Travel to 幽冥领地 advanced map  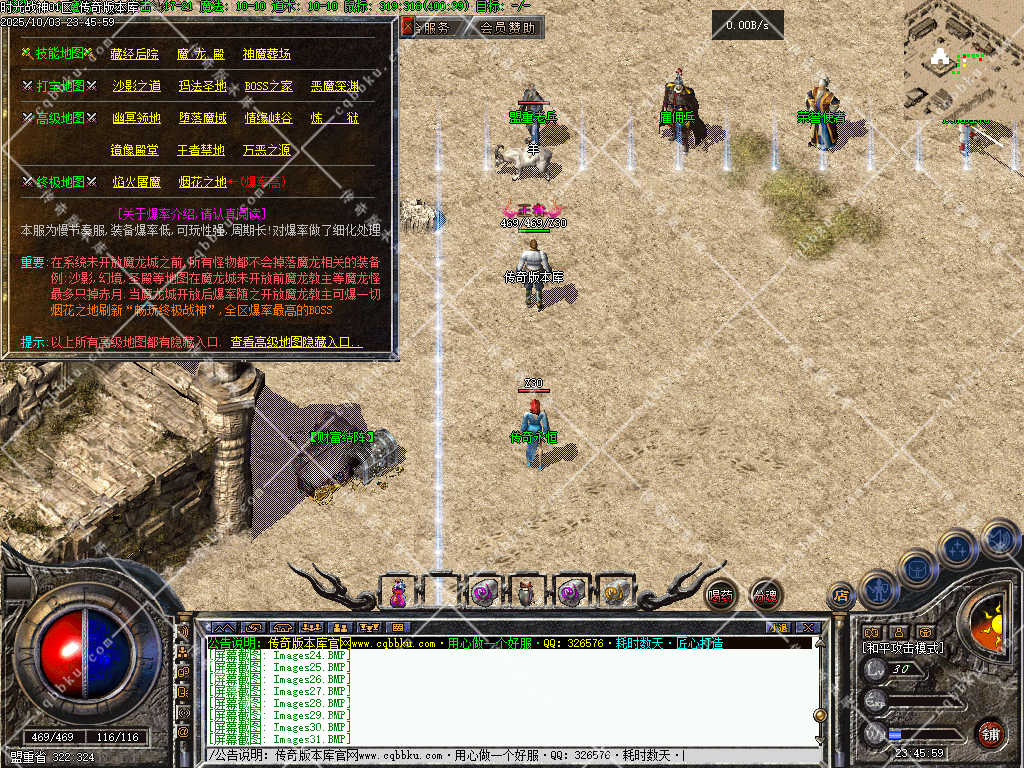(136, 118)
